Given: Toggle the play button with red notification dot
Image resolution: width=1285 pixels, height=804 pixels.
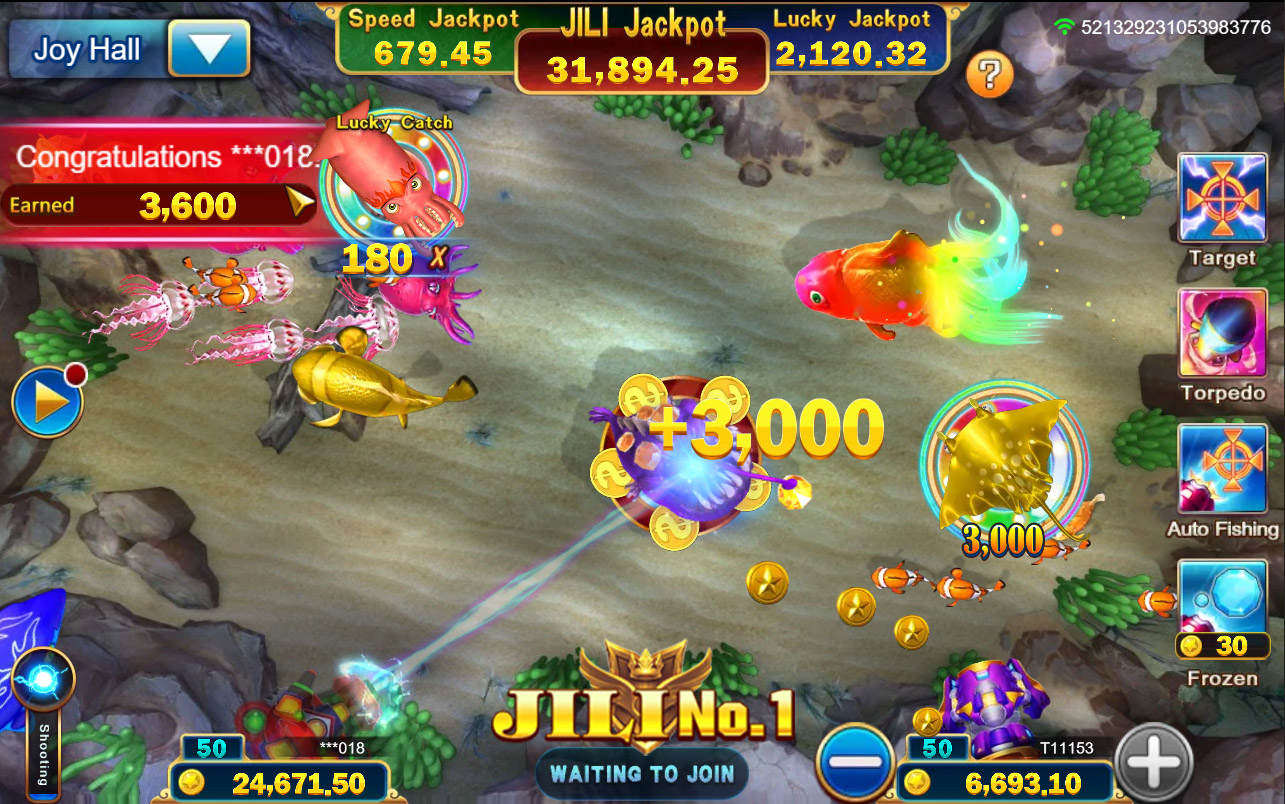Looking at the screenshot, I should (47, 399).
